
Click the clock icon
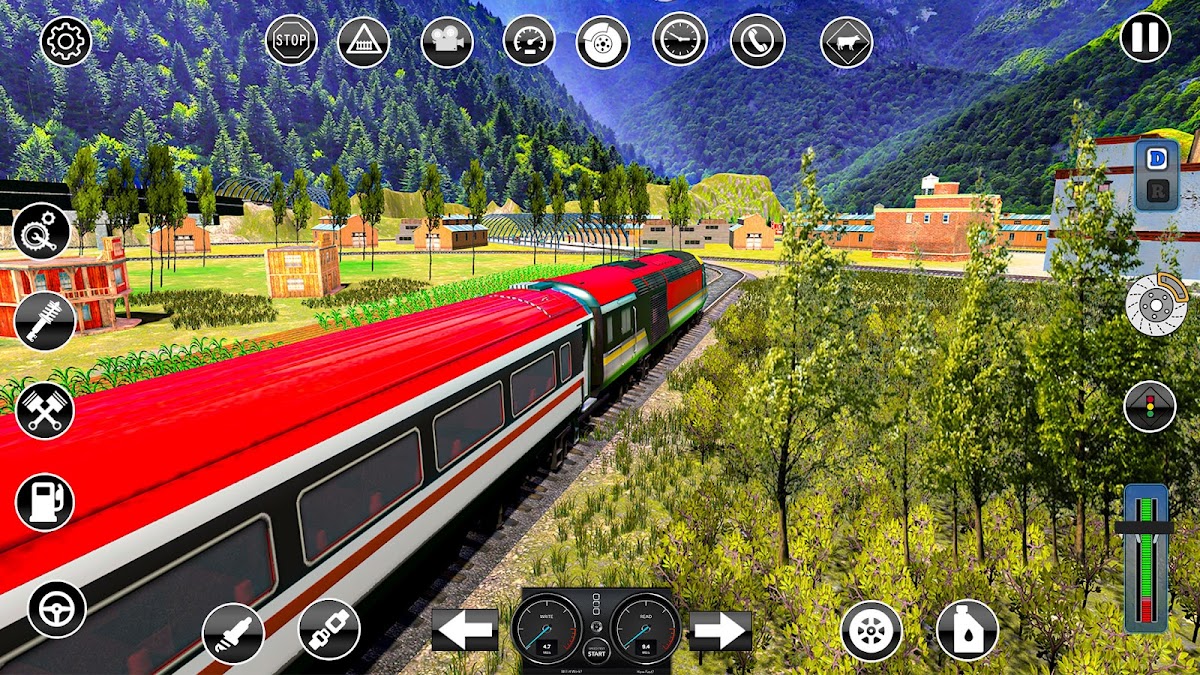tap(680, 39)
